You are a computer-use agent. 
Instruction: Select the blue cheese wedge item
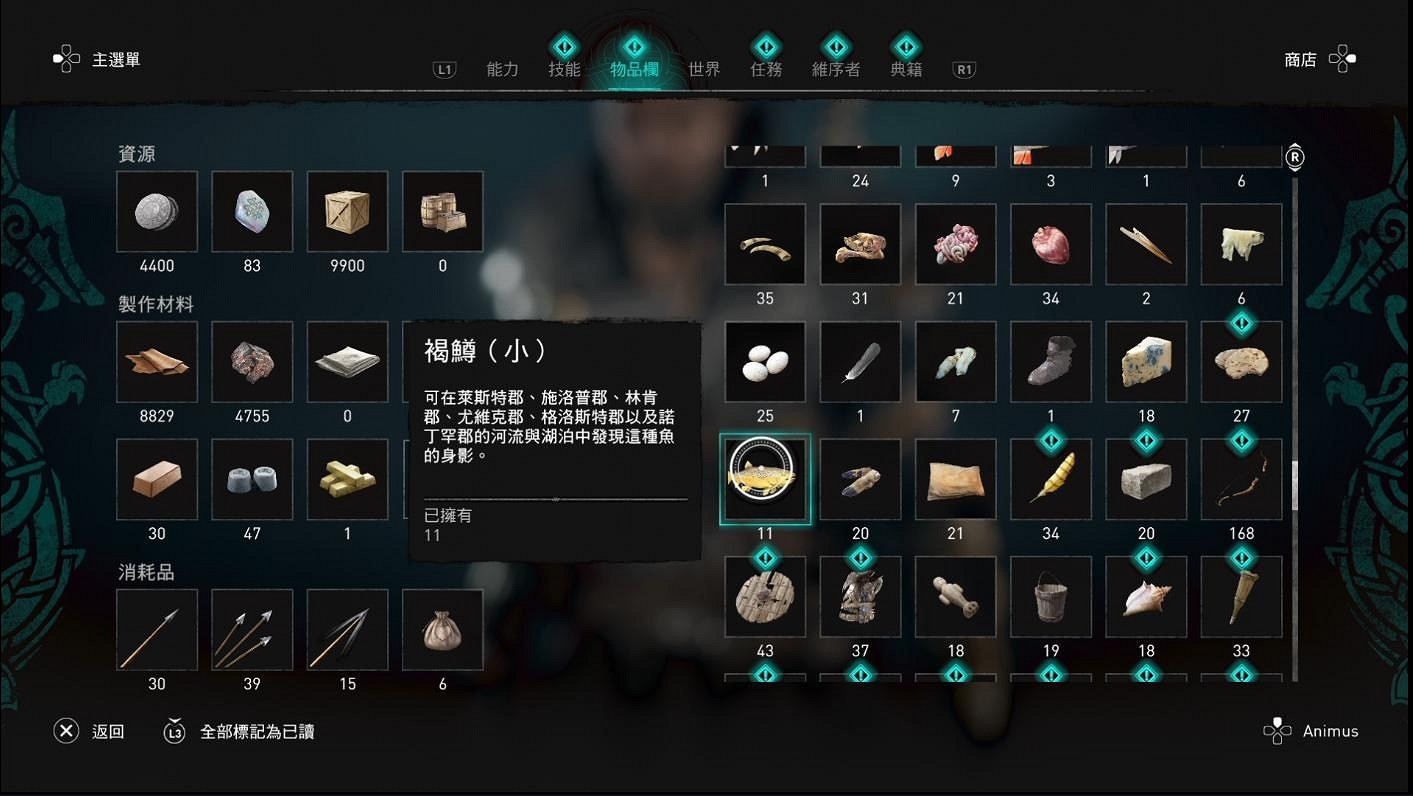pos(1145,361)
